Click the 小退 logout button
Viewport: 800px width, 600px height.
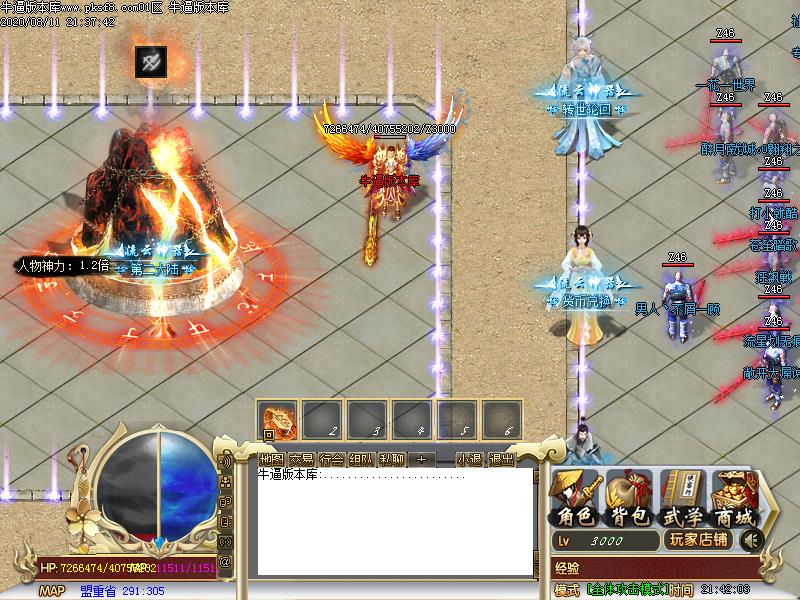(469, 459)
